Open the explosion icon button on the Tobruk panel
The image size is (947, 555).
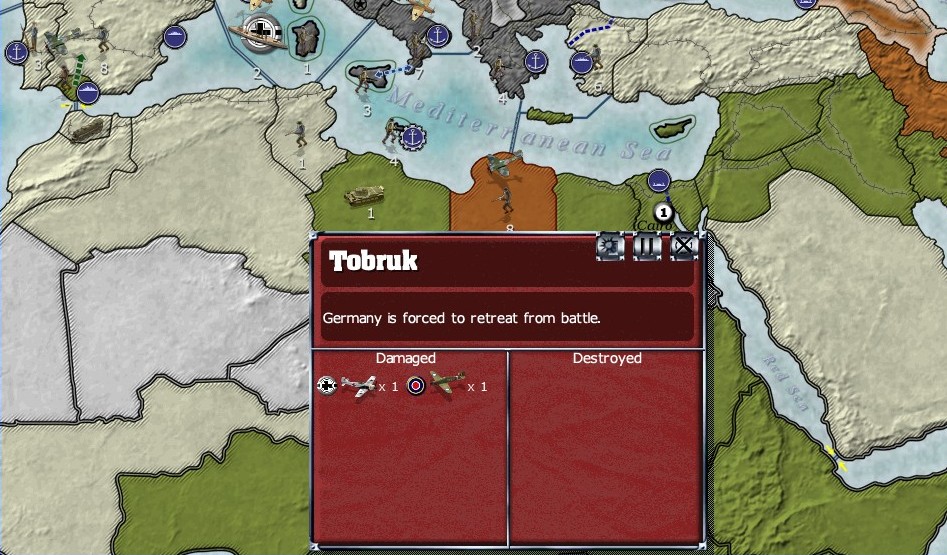point(611,246)
